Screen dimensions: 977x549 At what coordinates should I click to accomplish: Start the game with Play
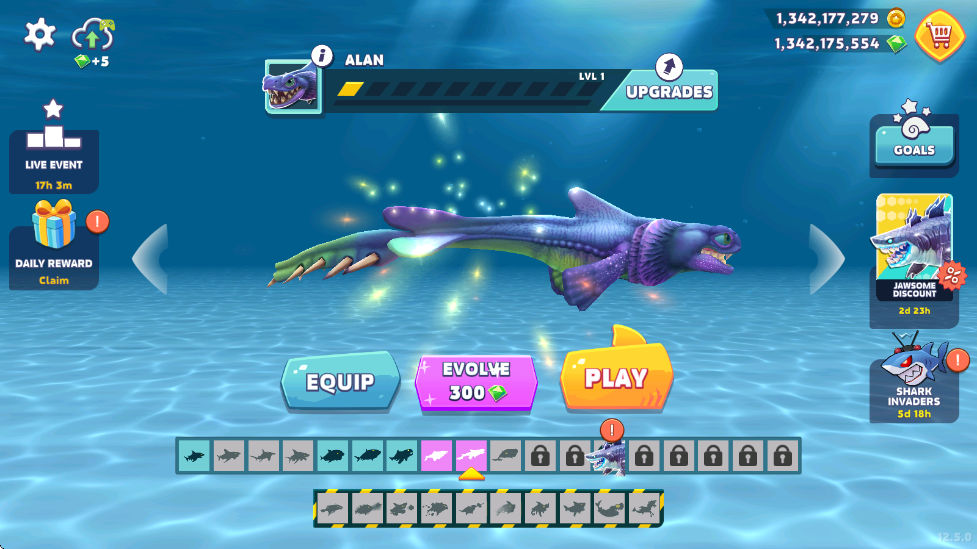coord(616,378)
